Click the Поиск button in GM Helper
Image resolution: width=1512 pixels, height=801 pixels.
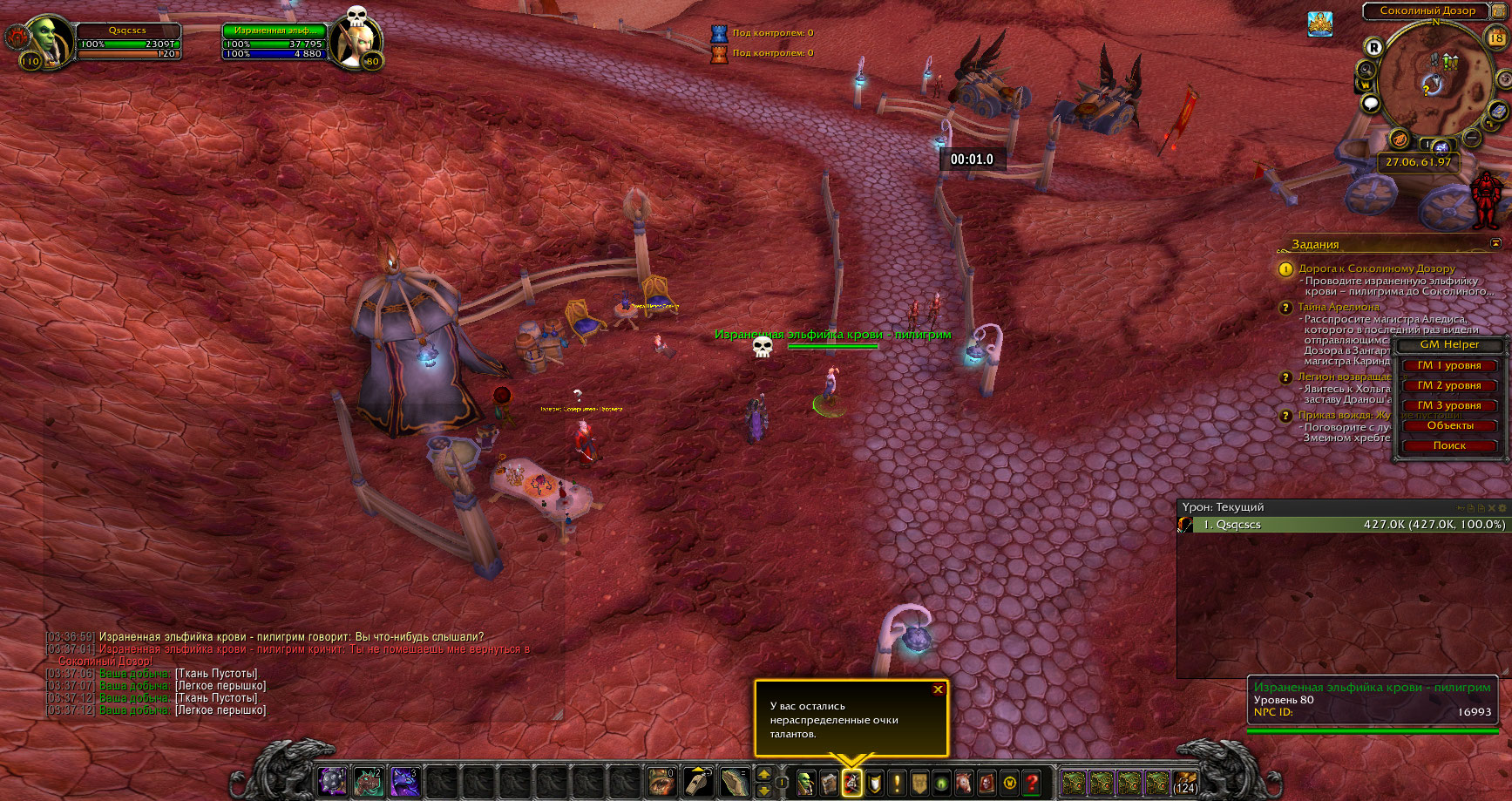click(x=1448, y=446)
